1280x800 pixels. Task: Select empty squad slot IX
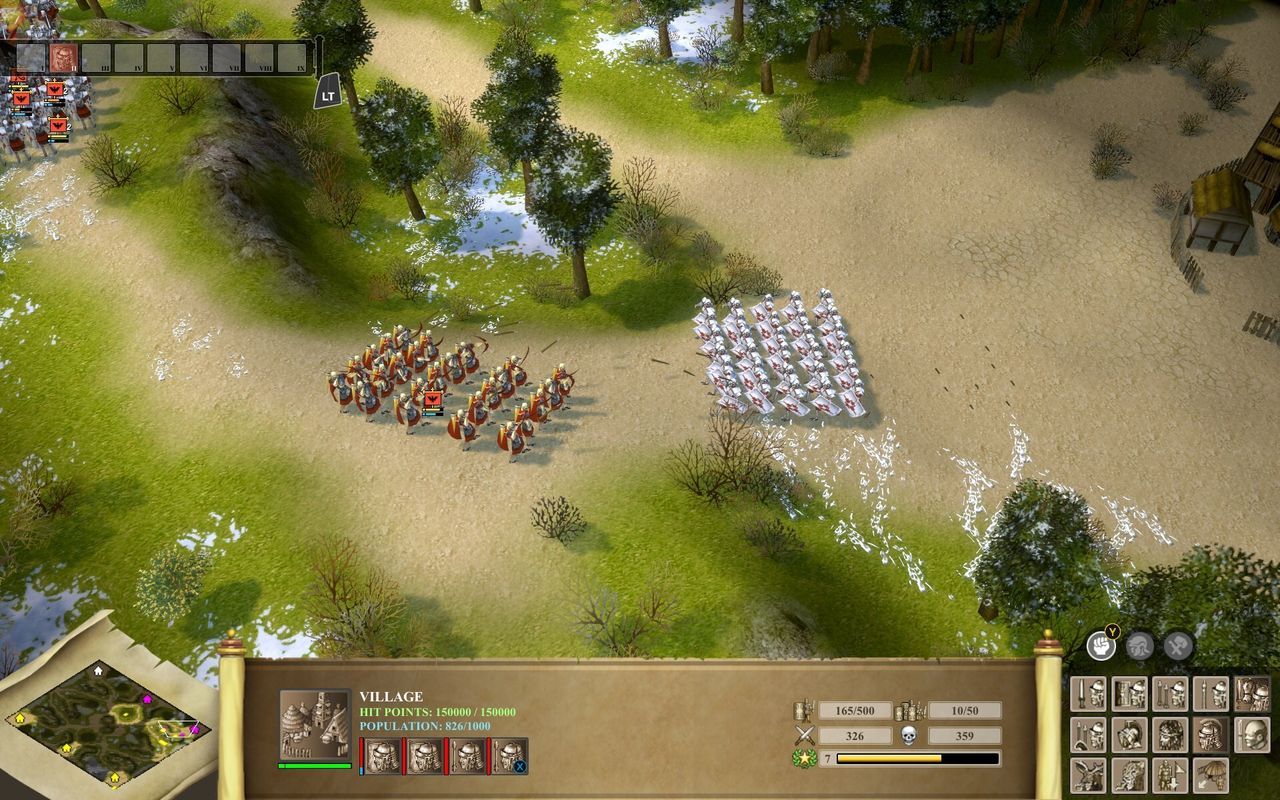(291, 56)
